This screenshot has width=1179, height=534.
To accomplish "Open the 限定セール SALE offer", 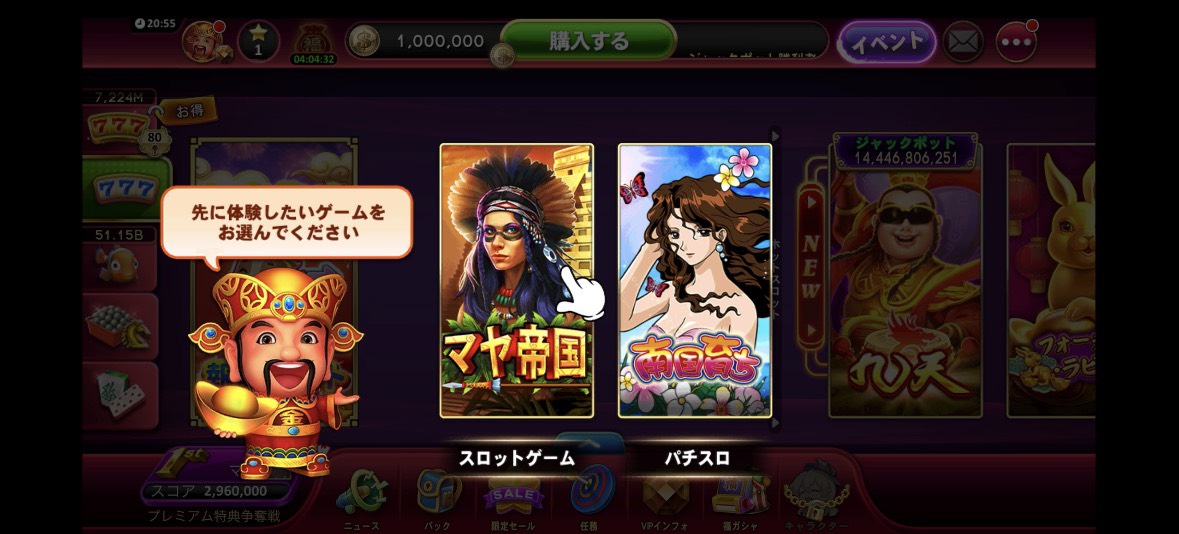I will (x=514, y=493).
